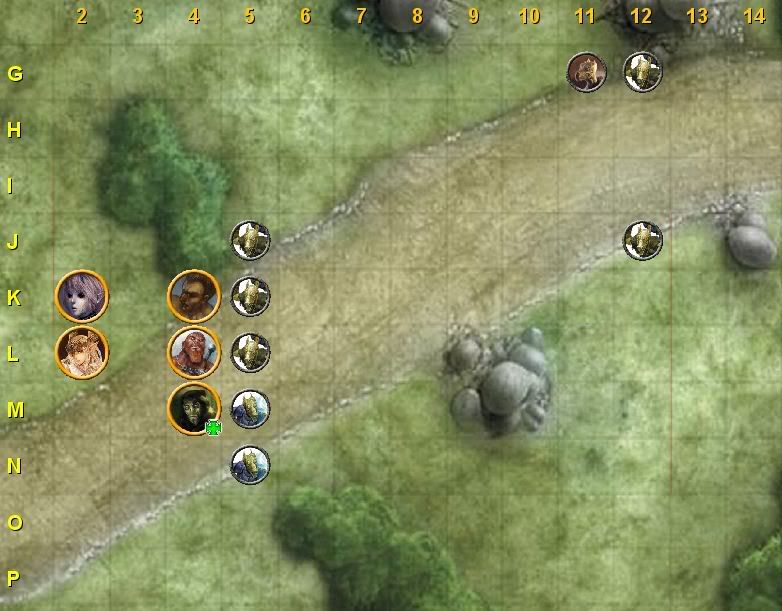Pick the bearded dark-haired man's token
Screen dimensions: 782x611
(x=193, y=296)
